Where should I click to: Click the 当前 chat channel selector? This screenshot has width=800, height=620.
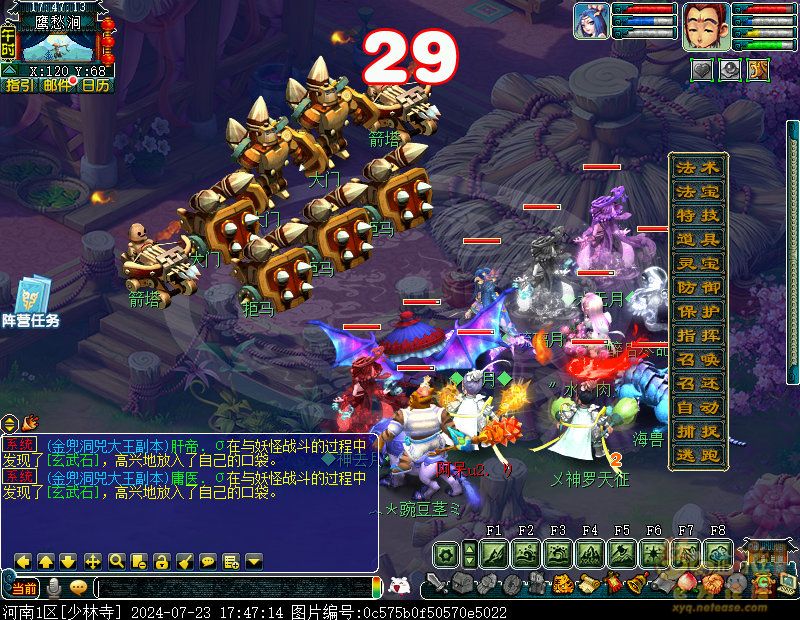[x=24, y=588]
